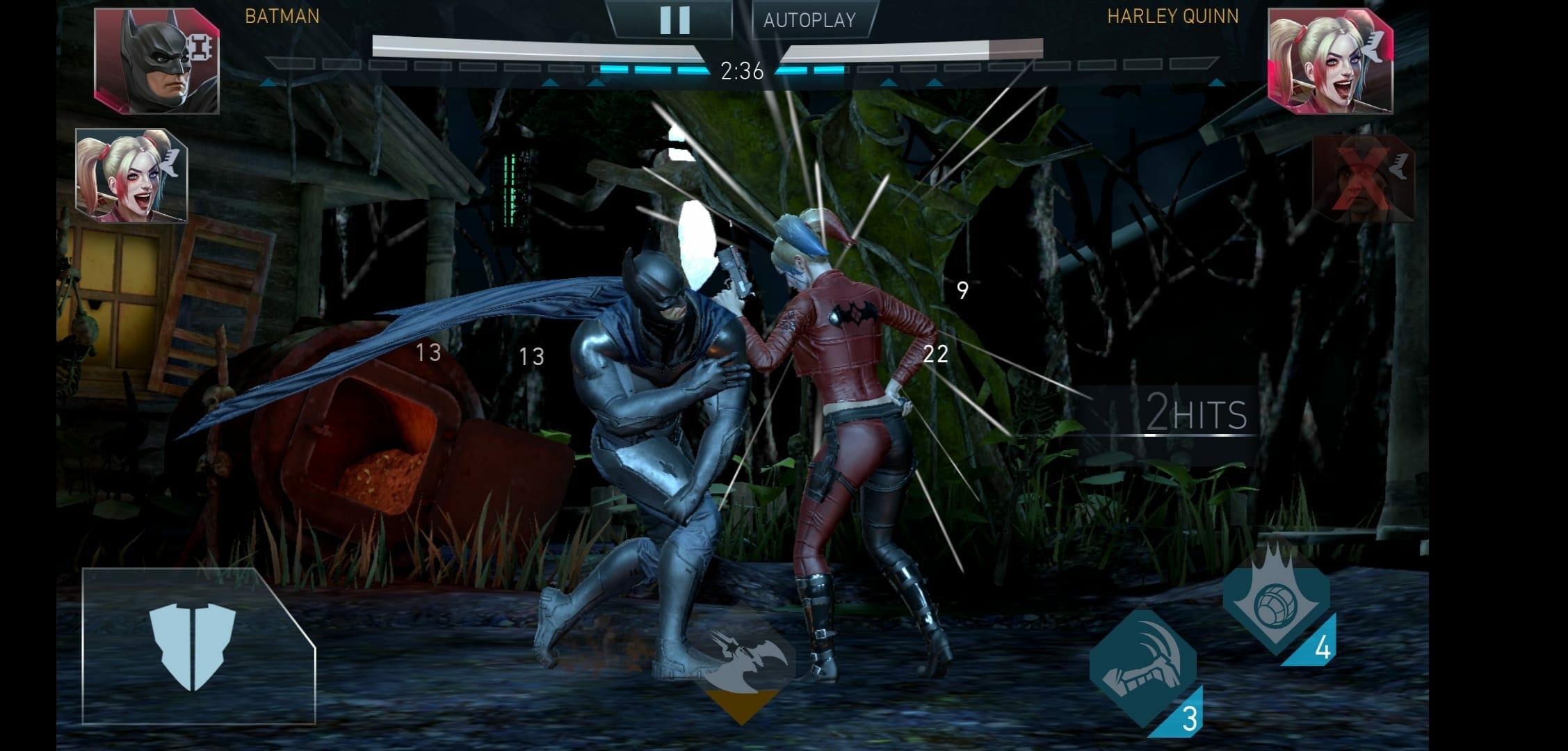1568x751 pixels.
Task: Toggle the Autoplay button
Action: 810,20
